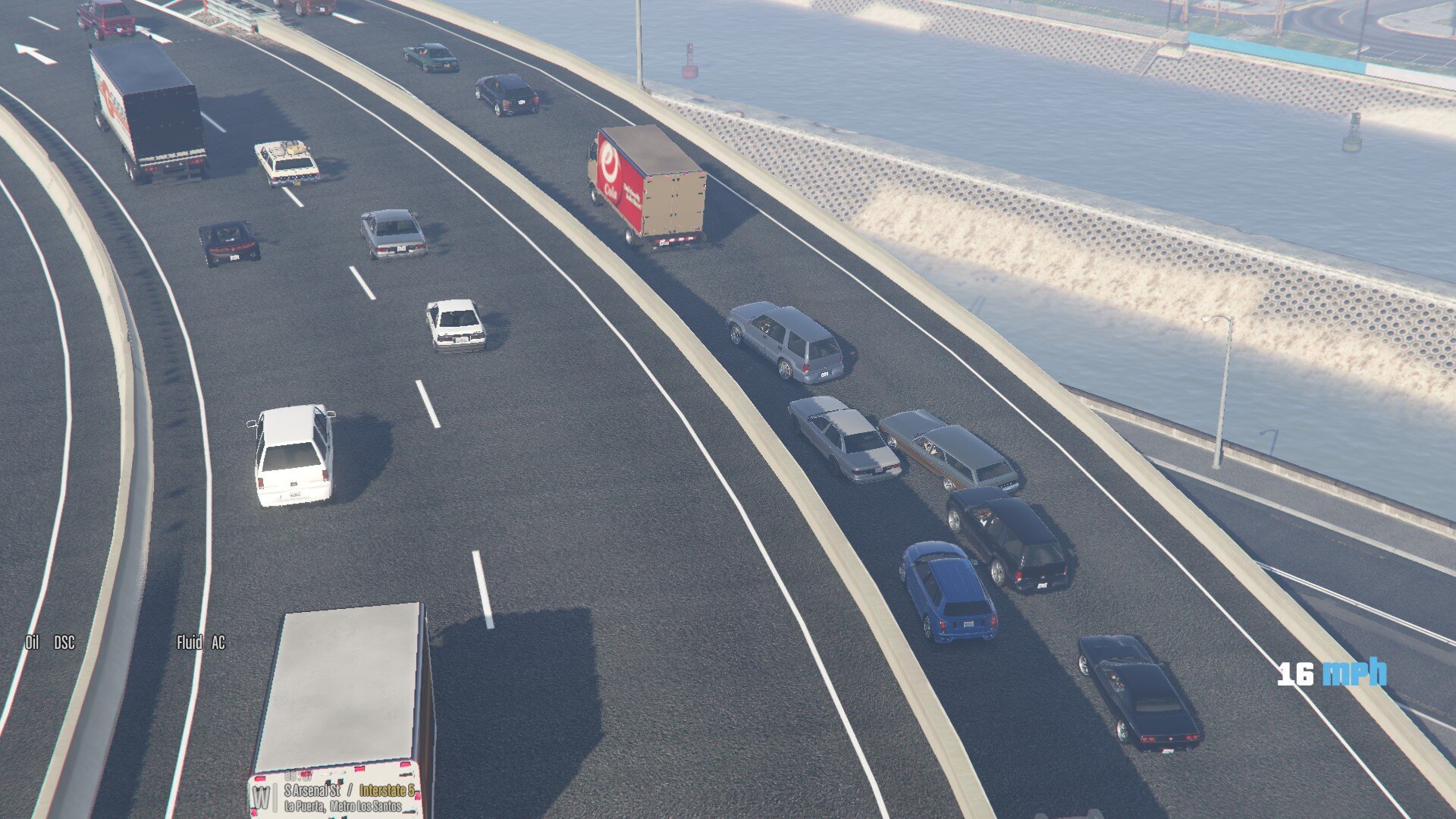Select the DSC indicator

click(64, 643)
